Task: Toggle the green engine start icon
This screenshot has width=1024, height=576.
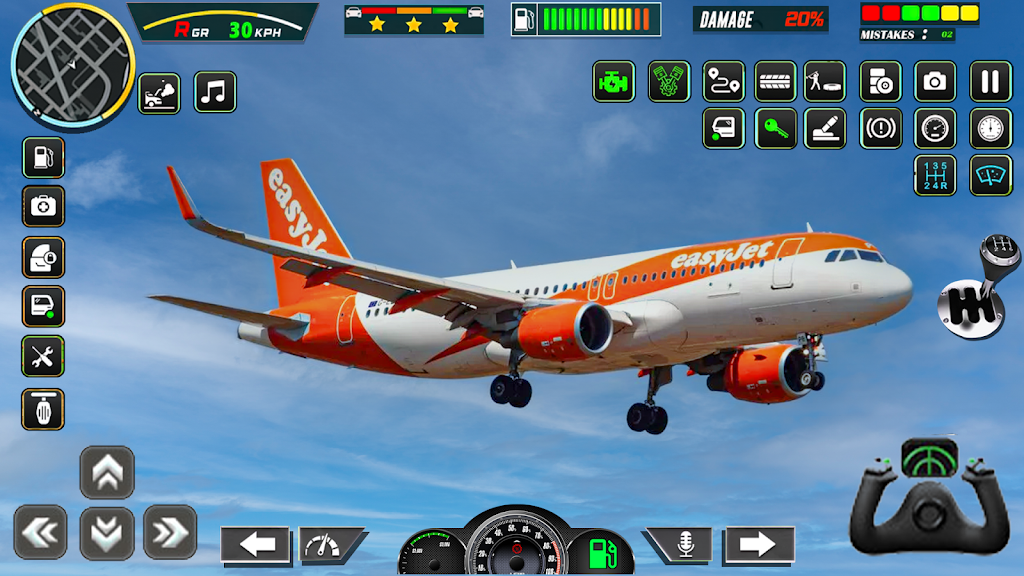Action: point(613,81)
